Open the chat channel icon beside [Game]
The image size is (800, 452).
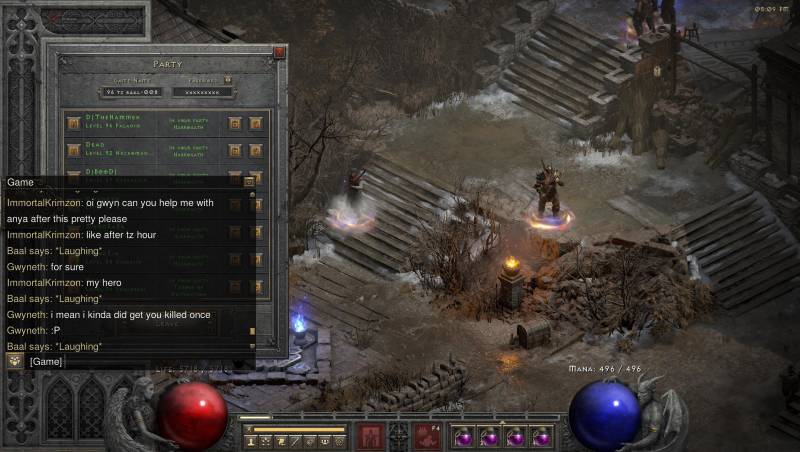tap(15, 361)
